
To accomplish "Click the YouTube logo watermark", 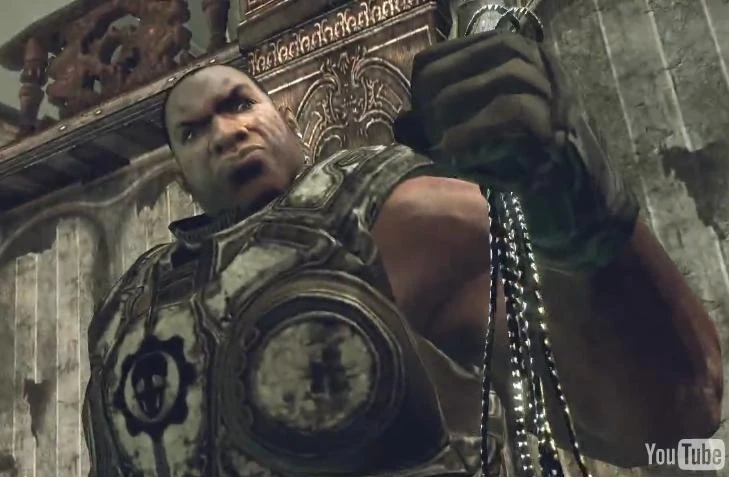I will (684, 453).
